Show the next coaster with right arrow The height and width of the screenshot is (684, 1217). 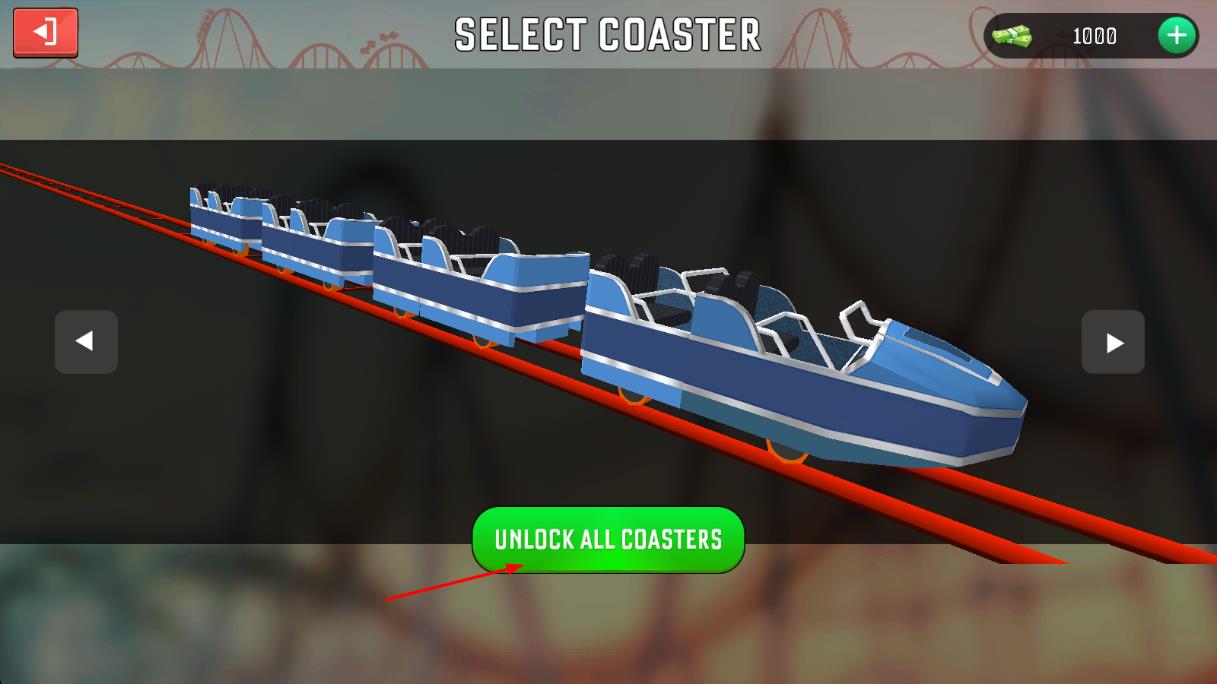1112,342
